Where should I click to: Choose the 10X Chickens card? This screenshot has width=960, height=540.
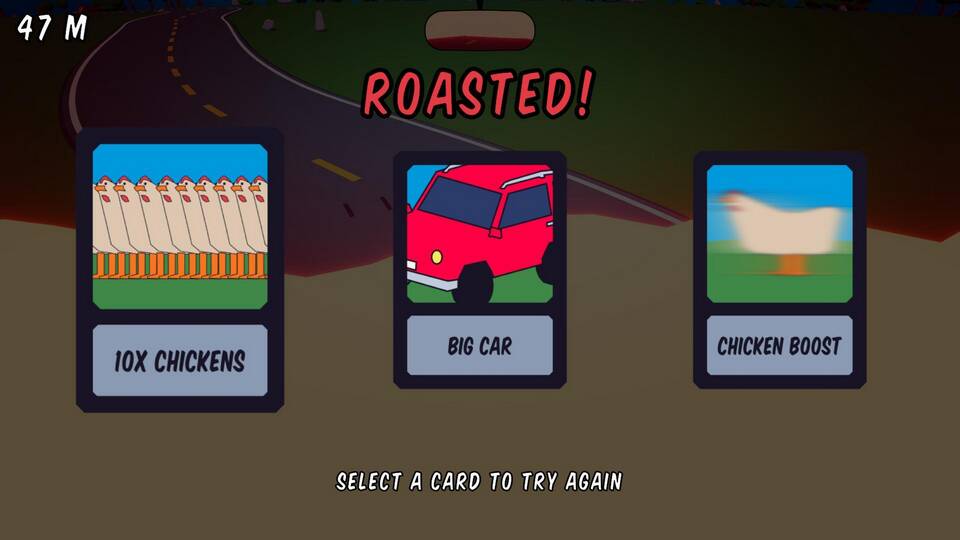click(180, 270)
